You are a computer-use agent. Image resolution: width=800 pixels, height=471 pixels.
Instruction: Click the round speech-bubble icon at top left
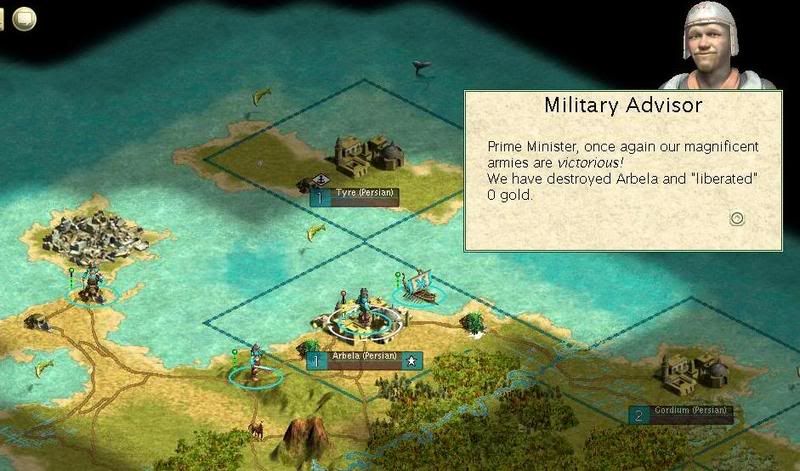[24, 18]
